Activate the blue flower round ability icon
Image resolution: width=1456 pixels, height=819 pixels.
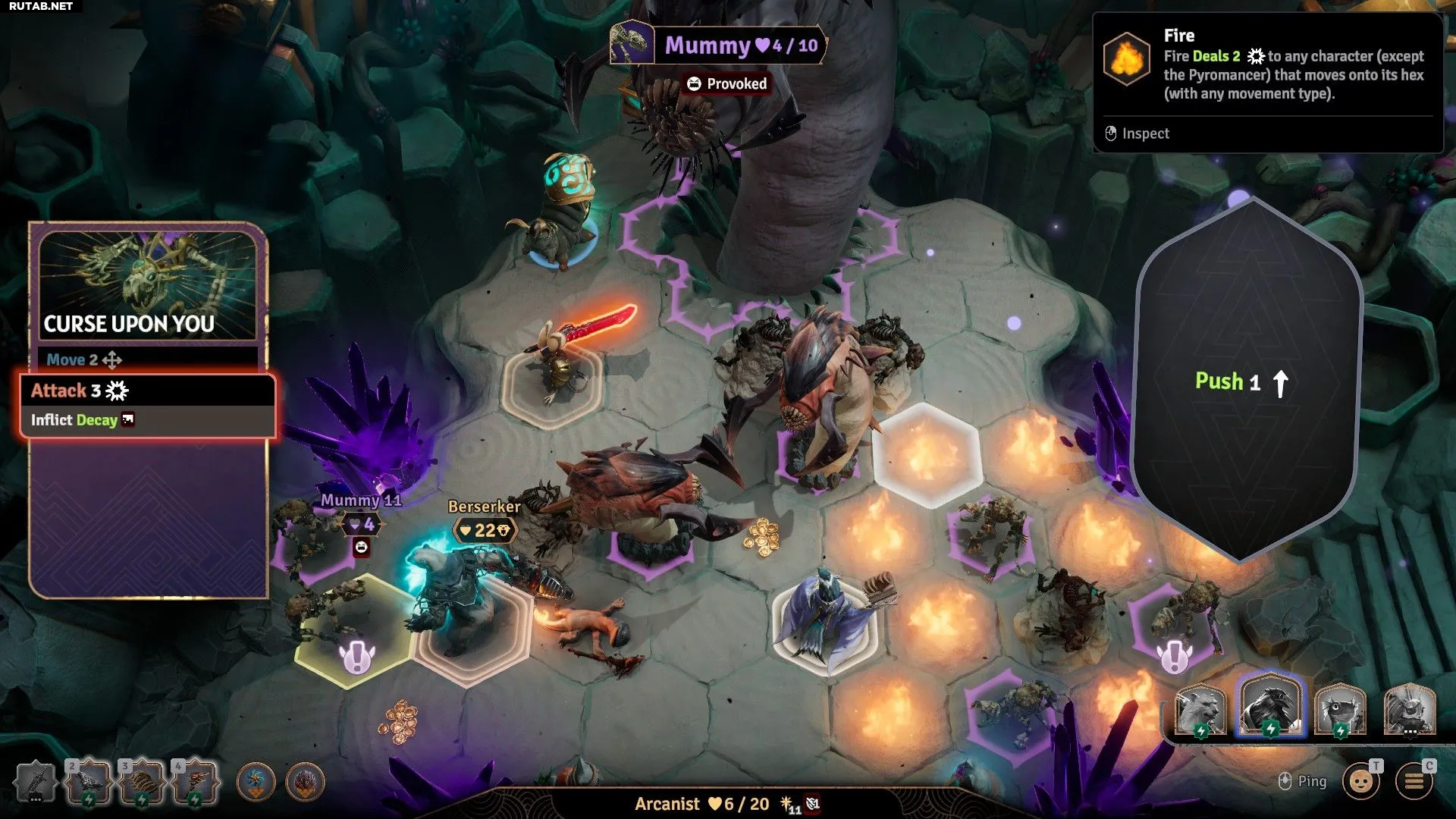coord(256,782)
